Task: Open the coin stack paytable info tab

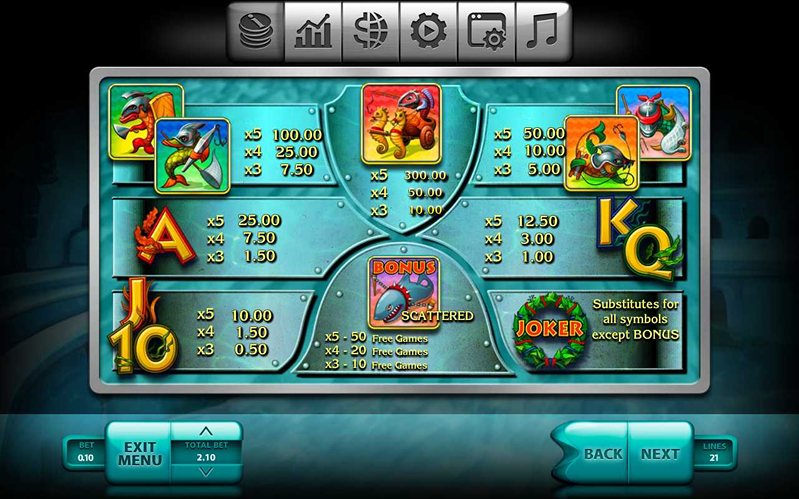Action: point(255,32)
